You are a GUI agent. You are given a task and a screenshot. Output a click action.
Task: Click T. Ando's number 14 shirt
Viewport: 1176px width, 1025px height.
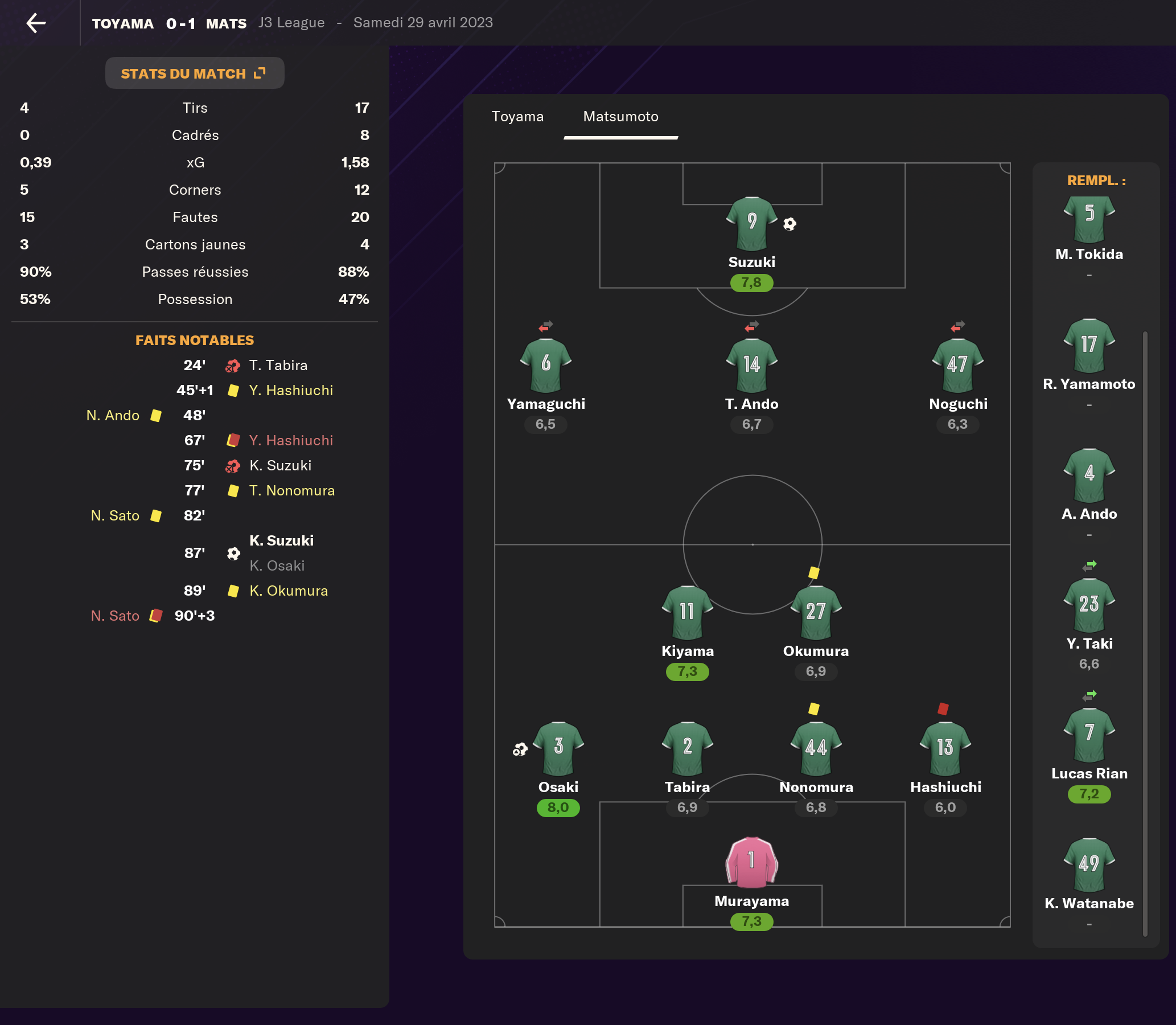click(x=751, y=366)
